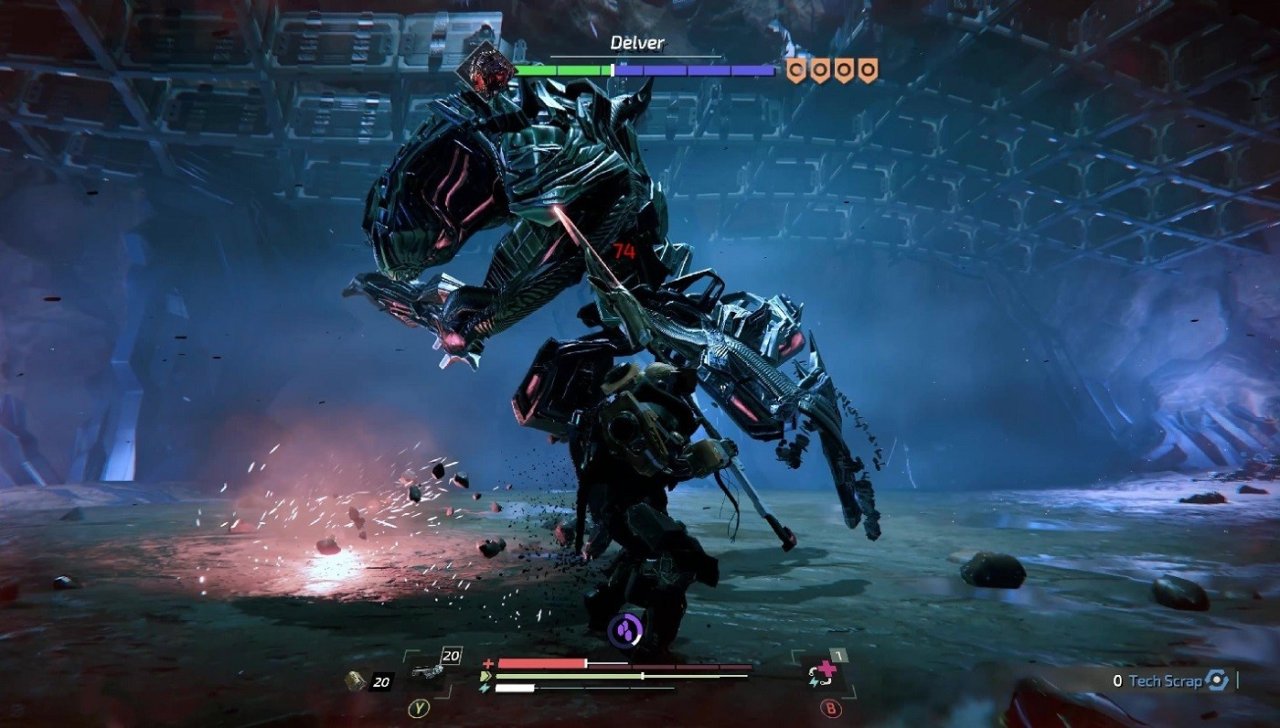Click the Y button prompt
The height and width of the screenshot is (728, 1280).
(419, 709)
